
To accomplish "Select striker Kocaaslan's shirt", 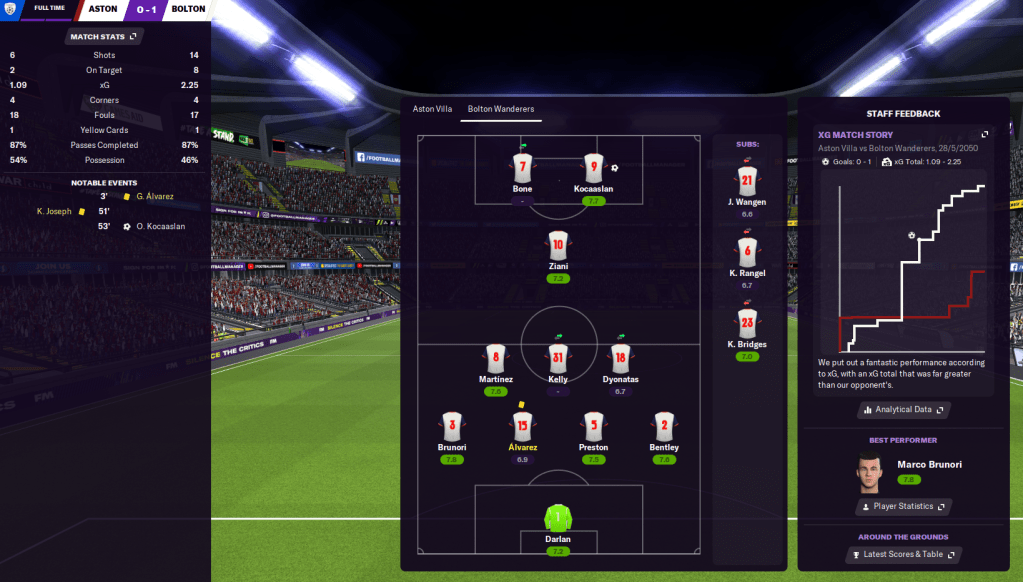I will 594,168.
